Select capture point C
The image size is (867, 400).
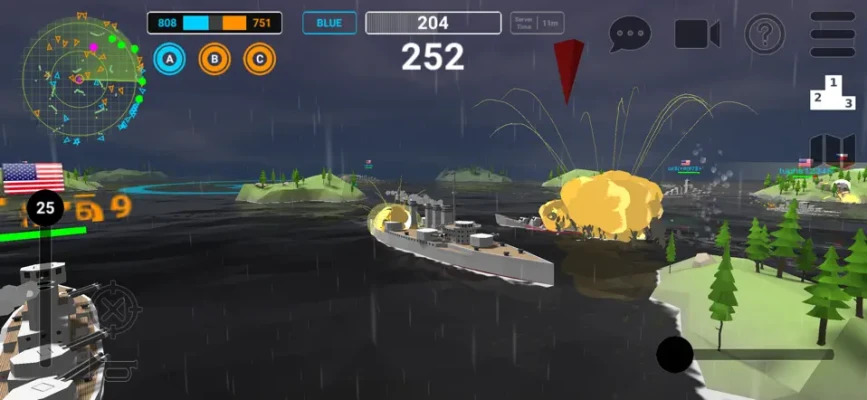point(259,60)
